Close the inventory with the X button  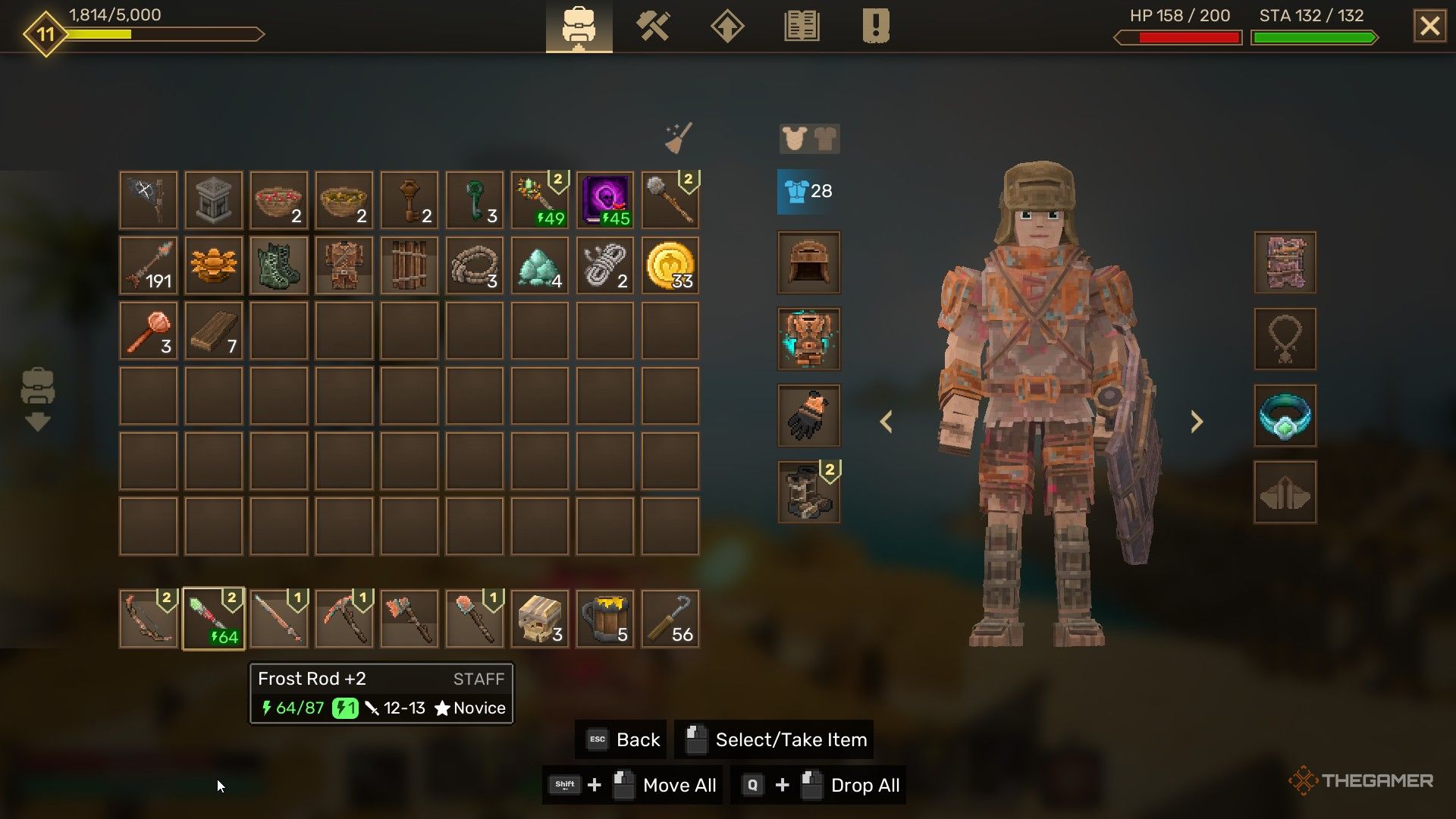coord(1429,27)
